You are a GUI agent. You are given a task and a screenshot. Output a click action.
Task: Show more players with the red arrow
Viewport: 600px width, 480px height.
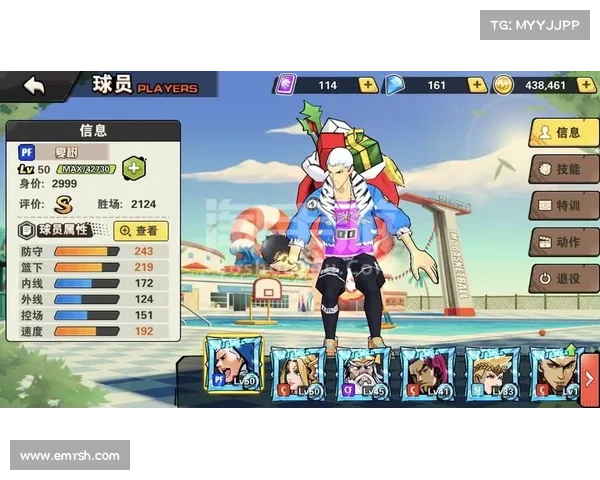click(x=590, y=377)
